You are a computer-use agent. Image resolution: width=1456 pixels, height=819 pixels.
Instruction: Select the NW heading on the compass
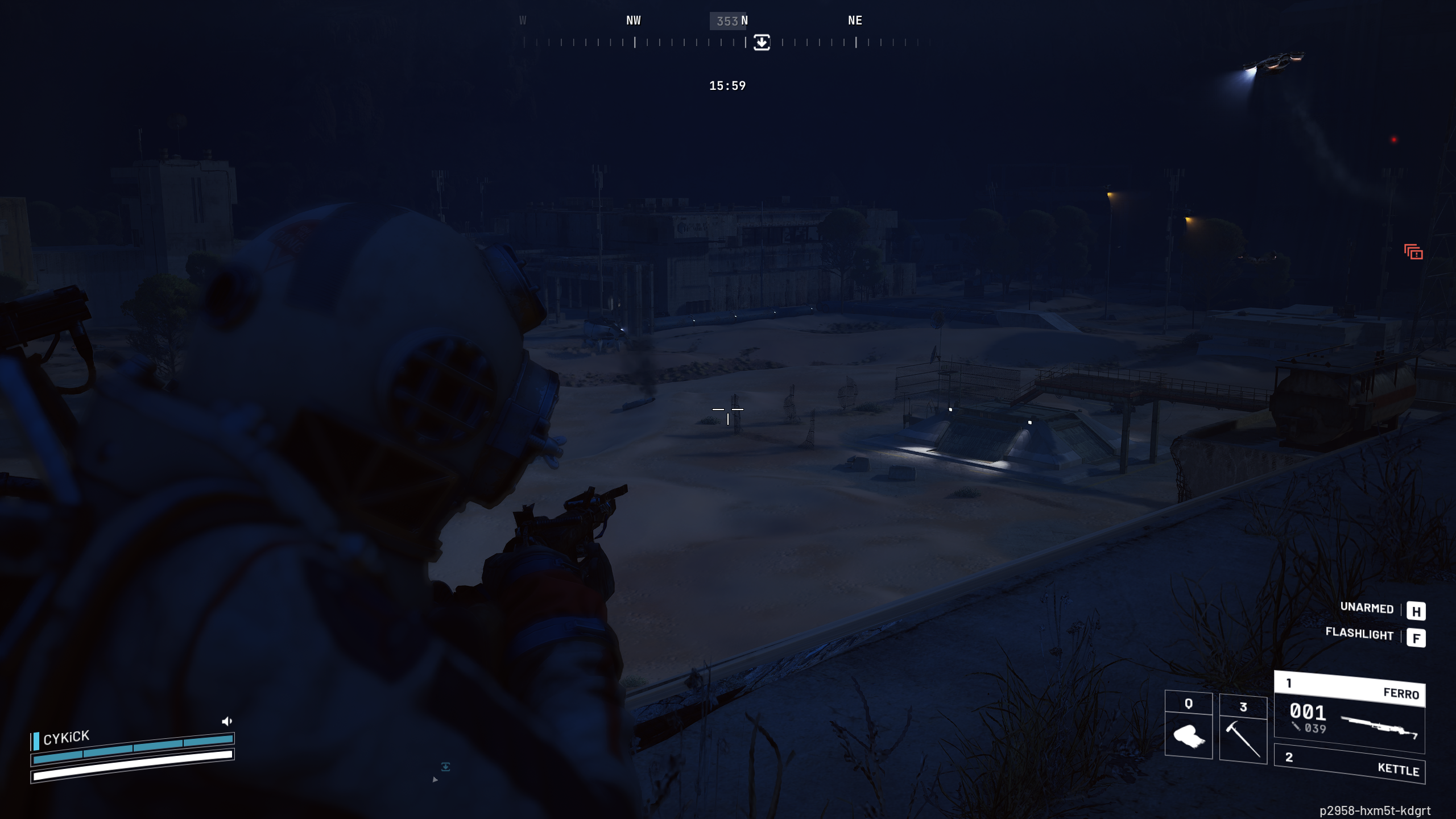coord(633,20)
